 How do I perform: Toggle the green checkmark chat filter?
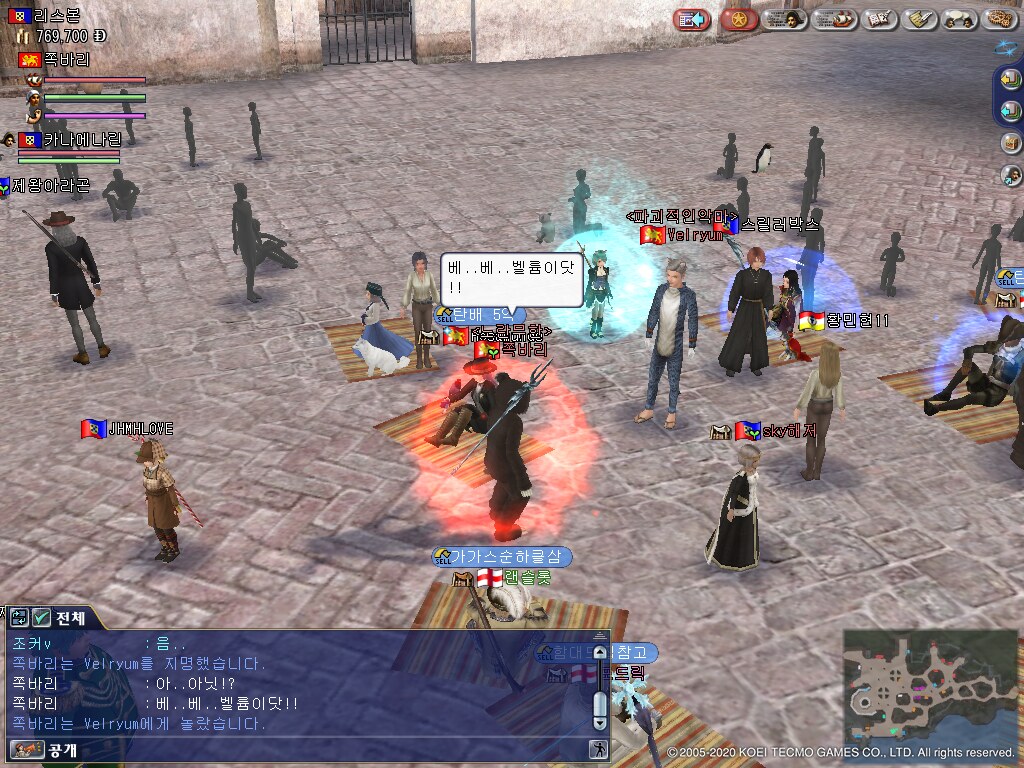(42, 618)
